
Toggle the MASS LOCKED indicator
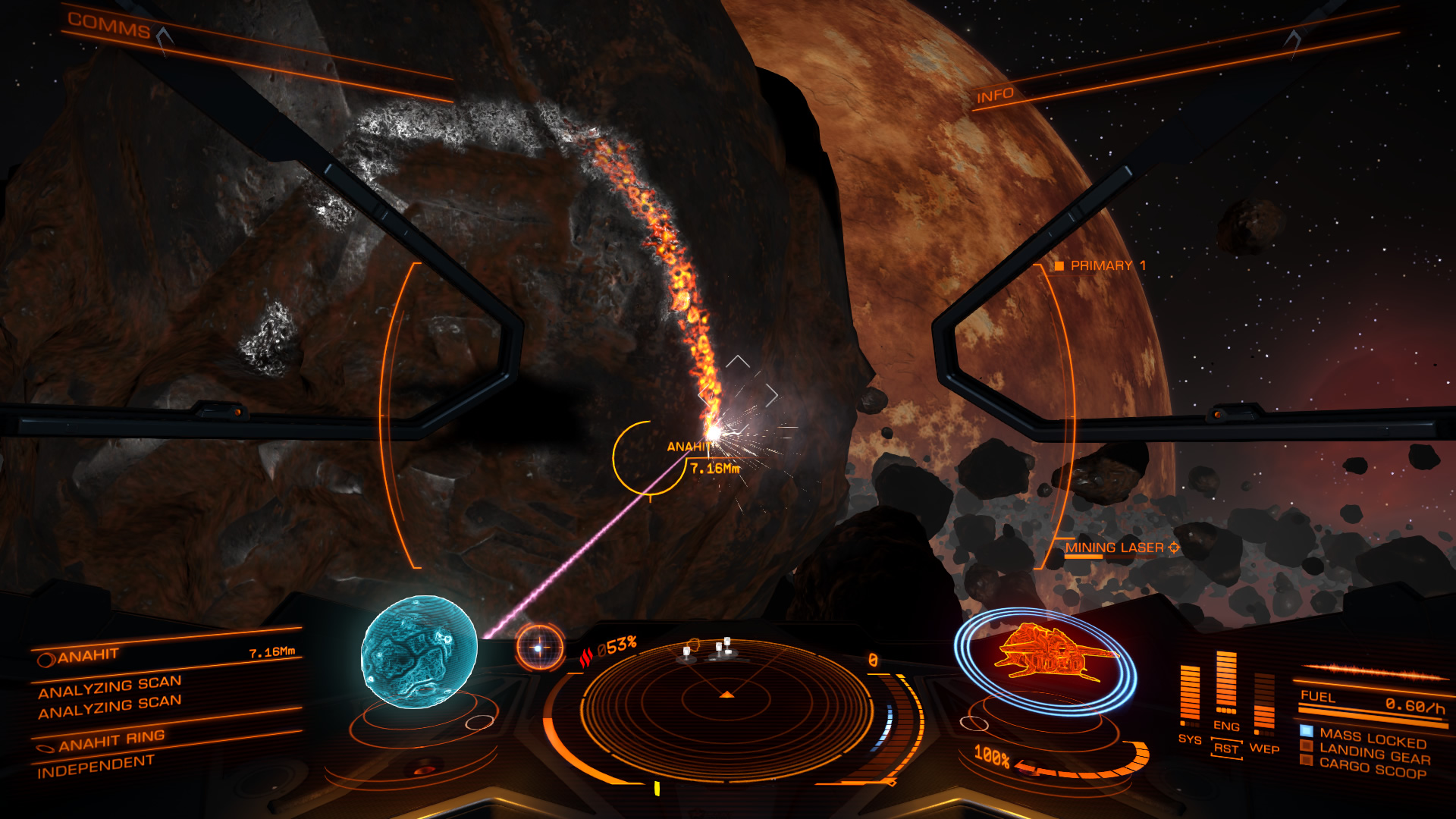coord(1306,730)
